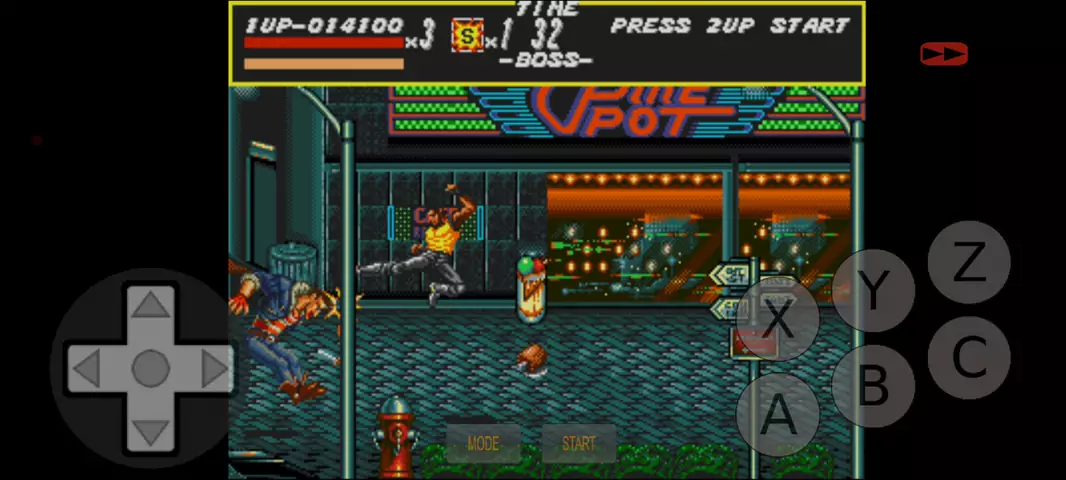Image resolution: width=1066 pixels, height=480 pixels.
Task: Tap the MODE overlay button
Action: tap(482, 443)
